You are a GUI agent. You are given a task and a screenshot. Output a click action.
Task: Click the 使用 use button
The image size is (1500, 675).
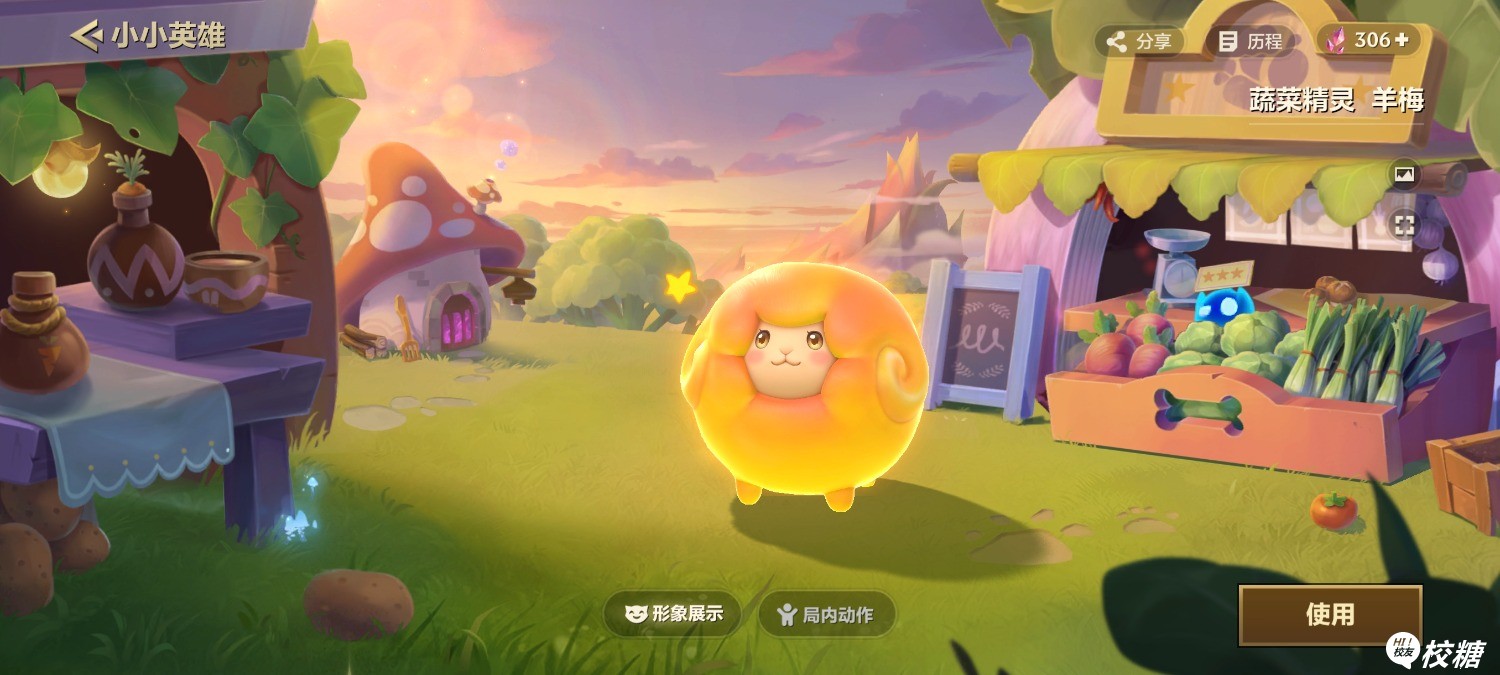click(x=1329, y=614)
